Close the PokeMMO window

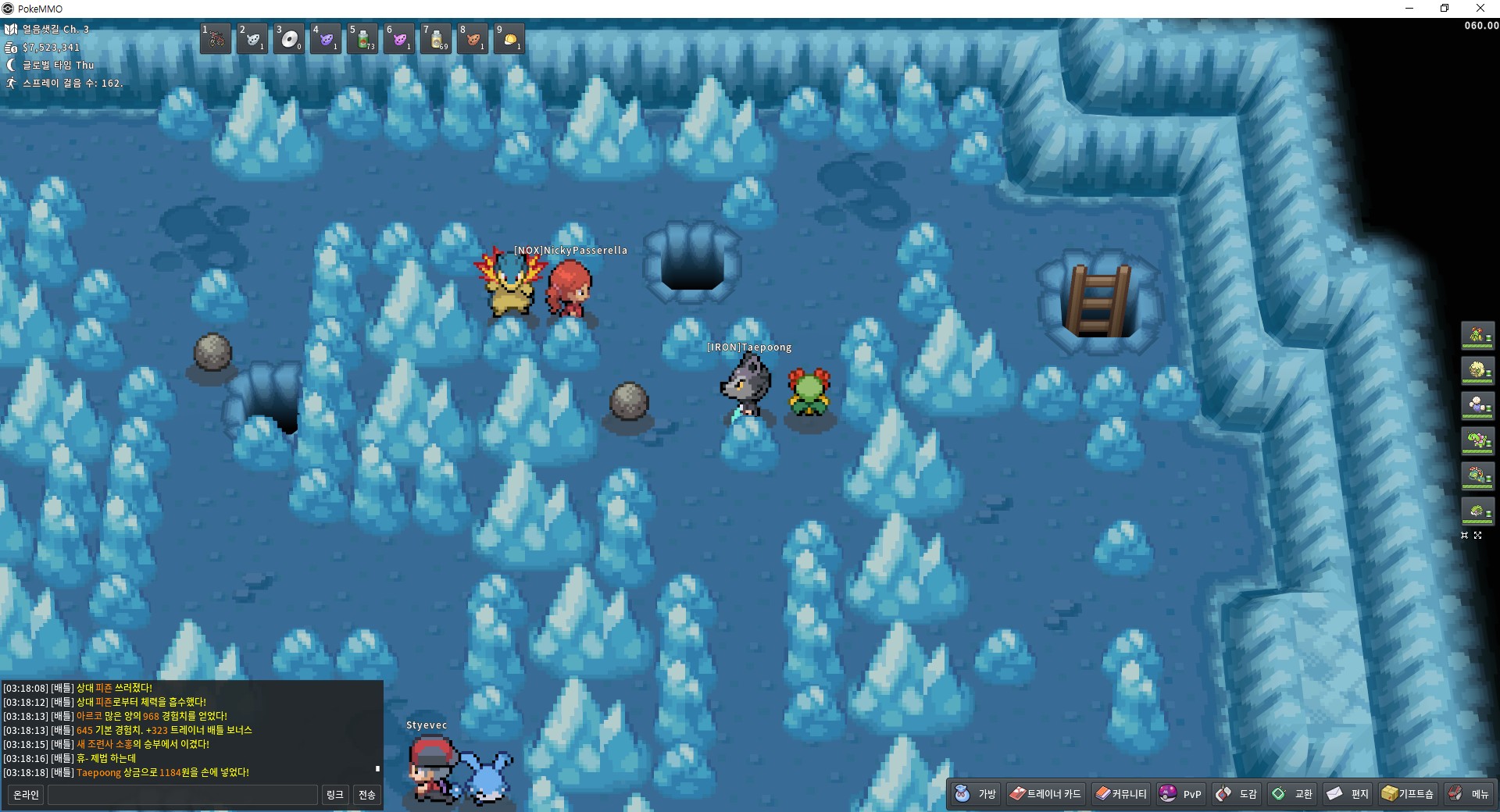point(1480,9)
